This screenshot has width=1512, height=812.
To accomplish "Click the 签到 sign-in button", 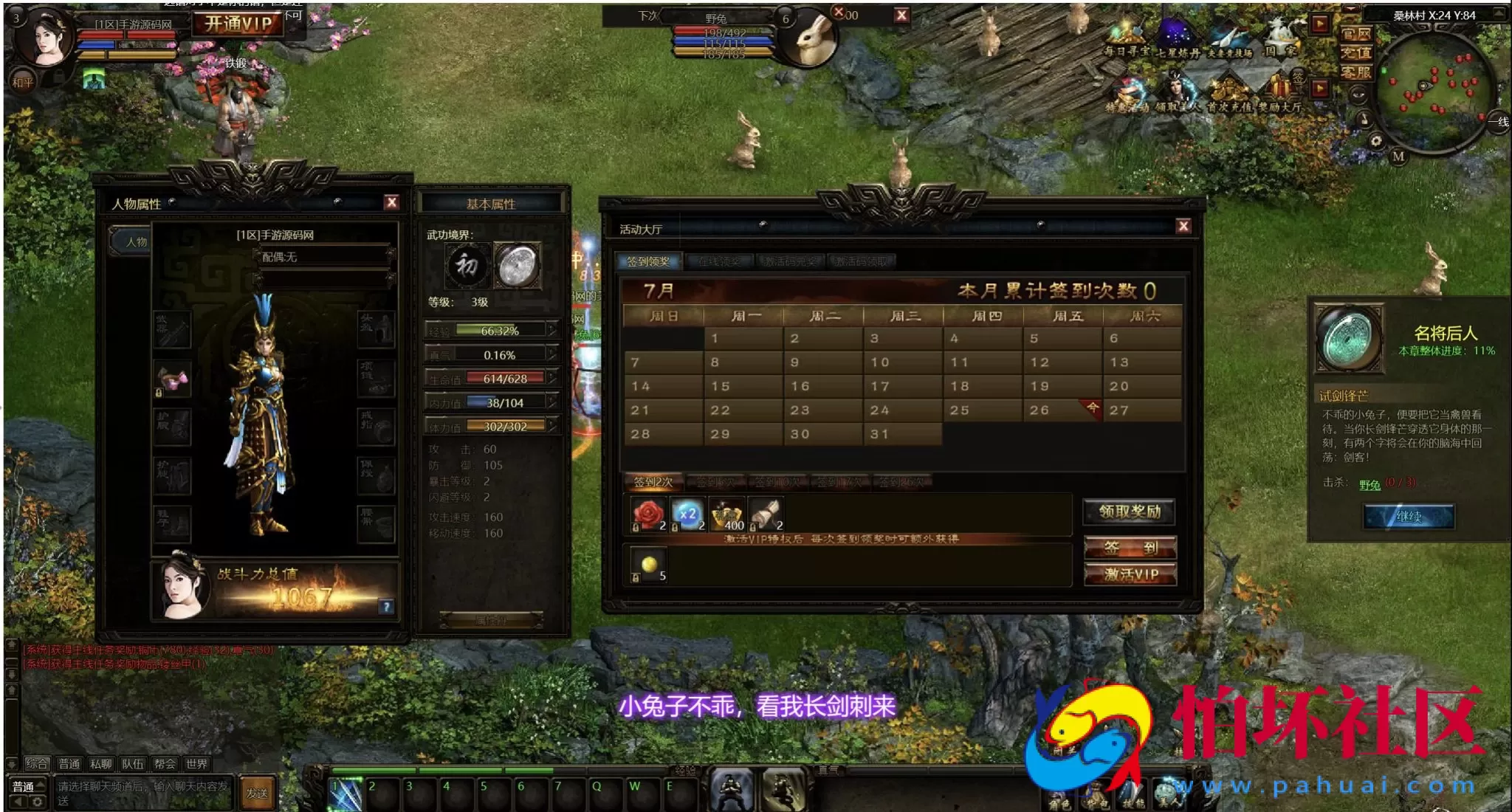I will click(x=1130, y=548).
